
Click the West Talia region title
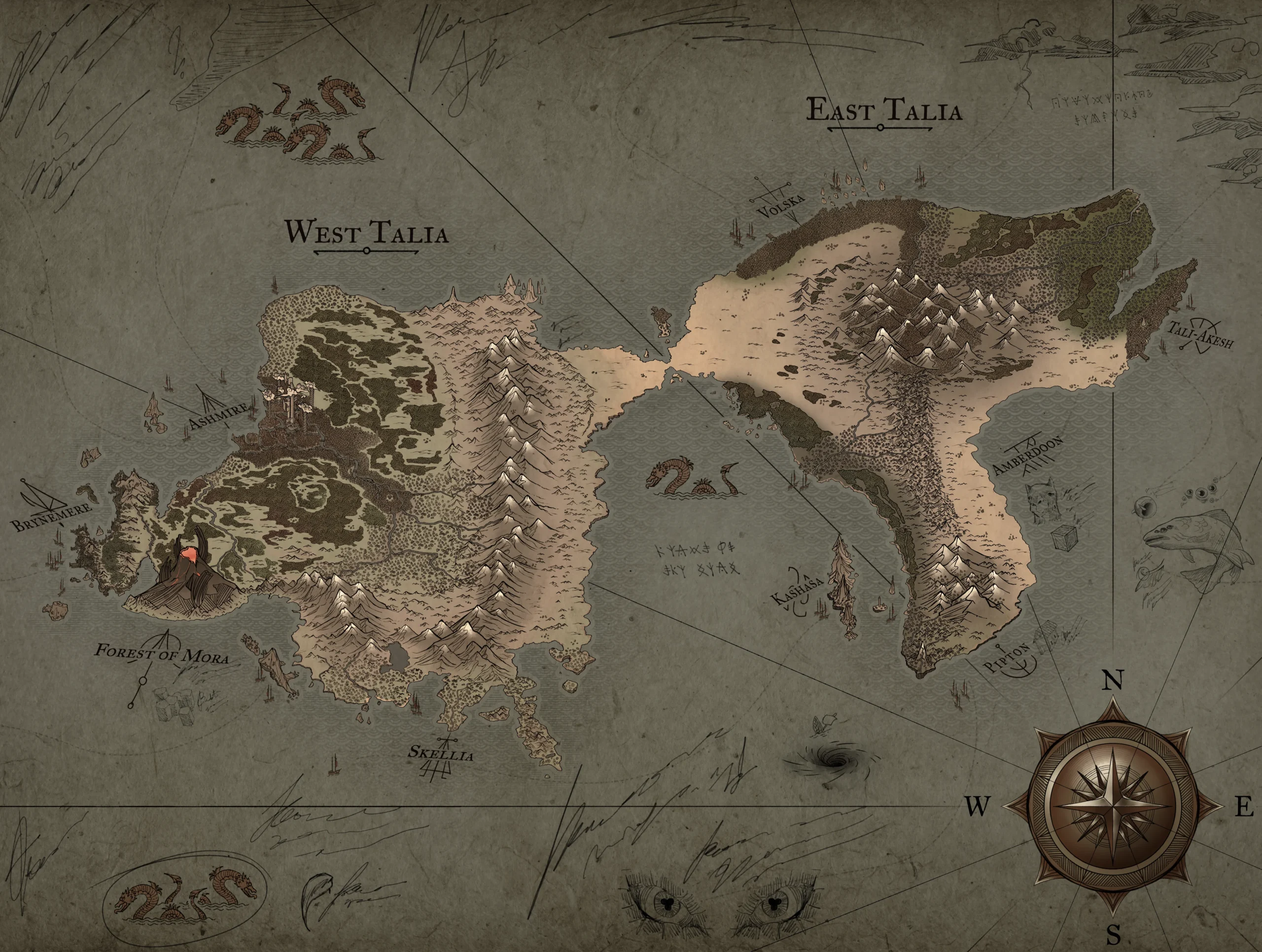coord(366,234)
